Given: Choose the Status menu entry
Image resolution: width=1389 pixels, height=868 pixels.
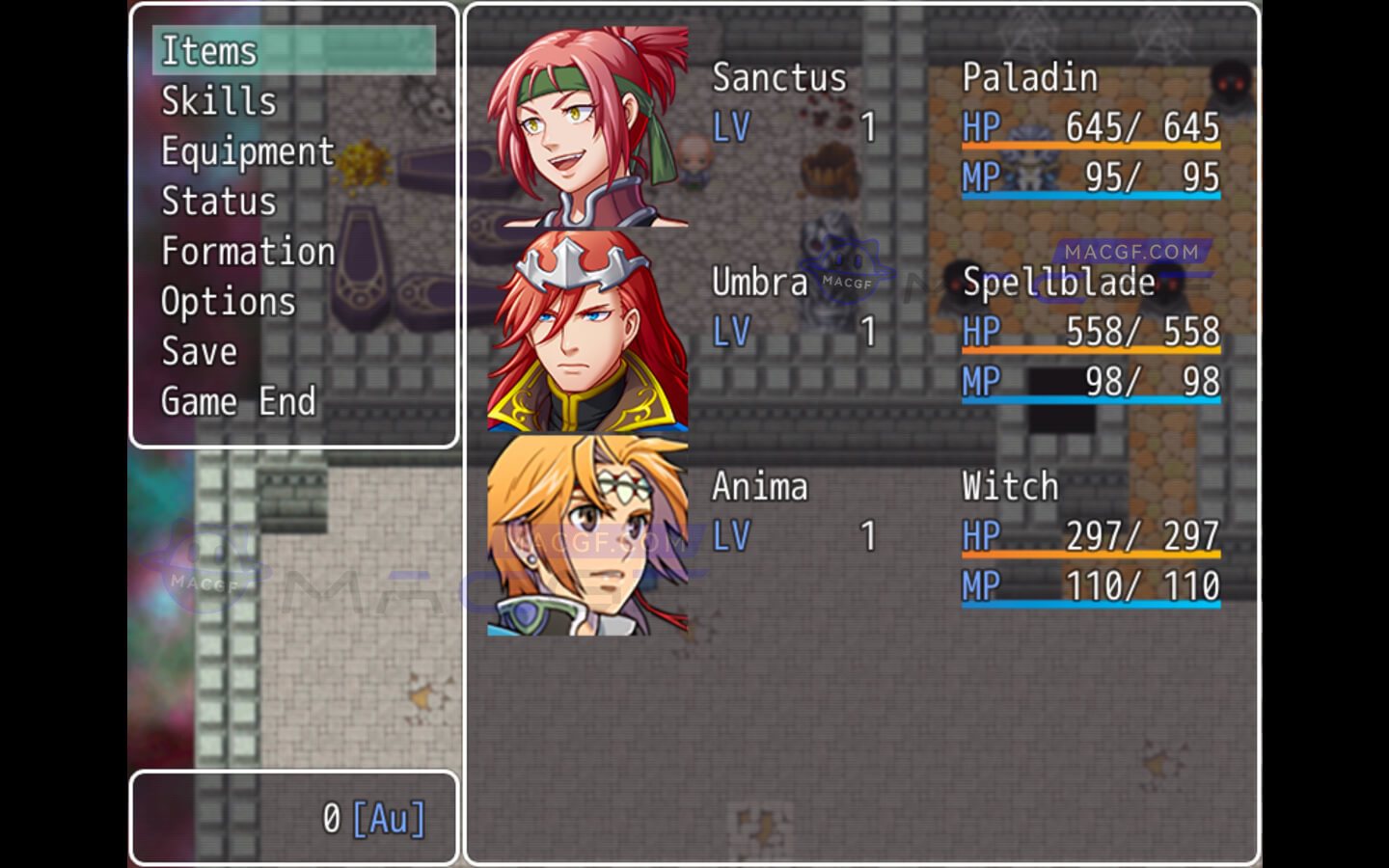Looking at the screenshot, I should point(219,202).
